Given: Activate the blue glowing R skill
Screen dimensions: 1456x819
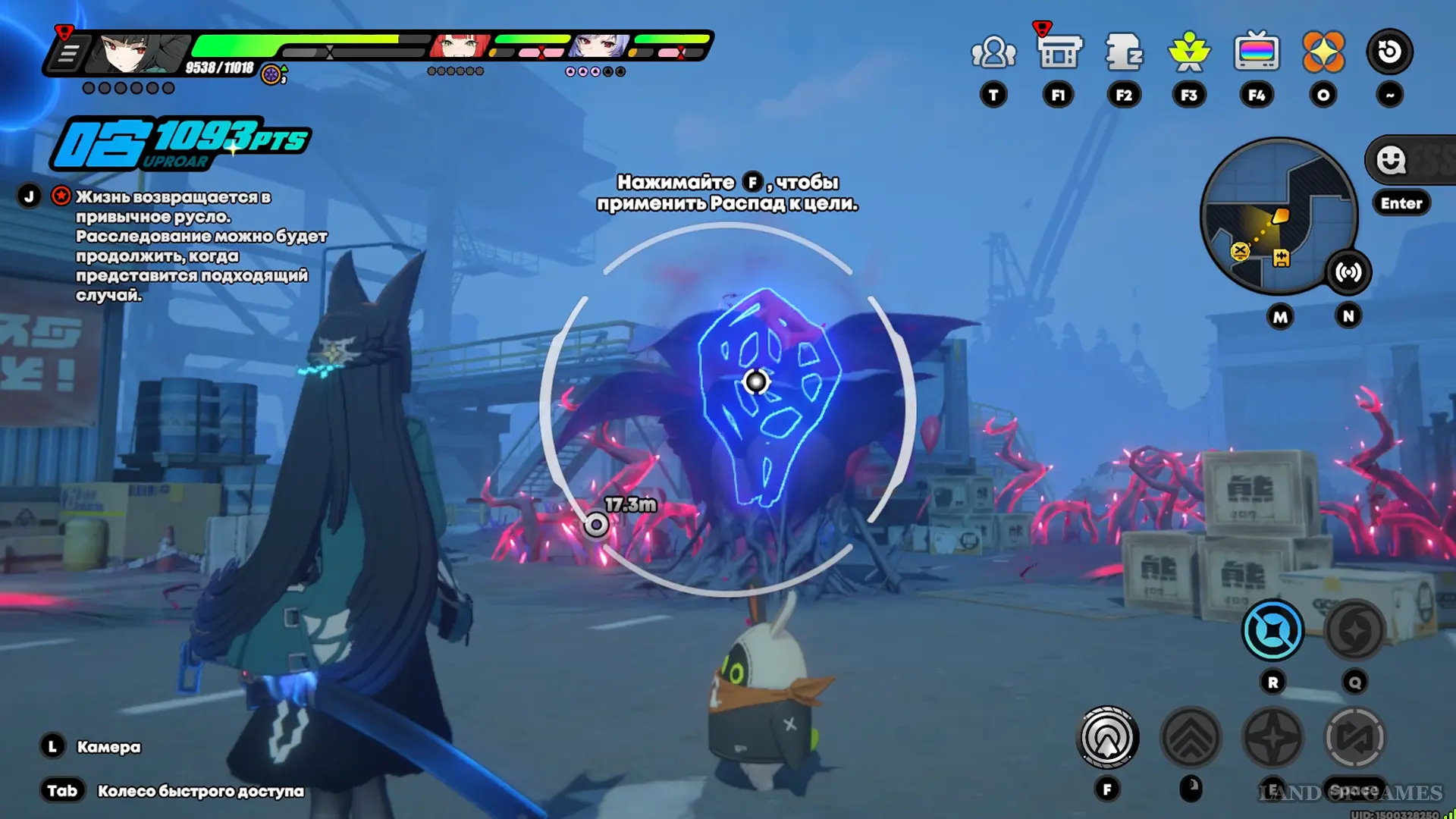Looking at the screenshot, I should [x=1272, y=630].
